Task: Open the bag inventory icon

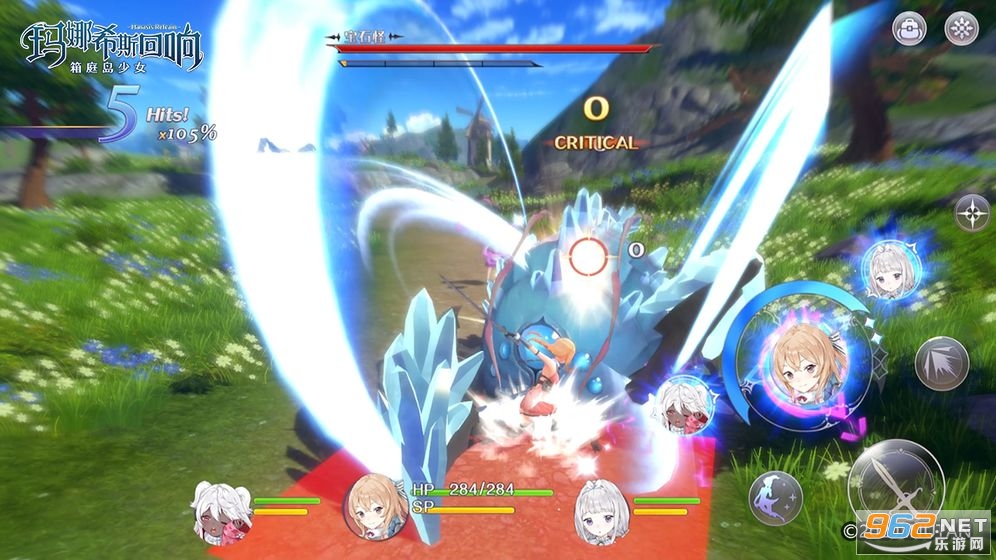Action: pos(909,29)
